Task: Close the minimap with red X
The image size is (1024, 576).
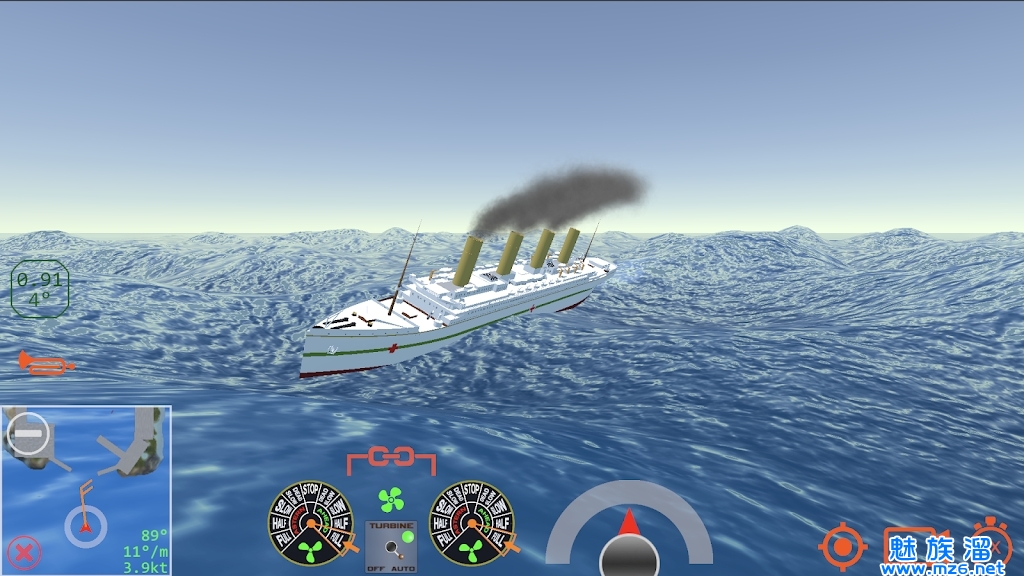Action: (24, 551)
